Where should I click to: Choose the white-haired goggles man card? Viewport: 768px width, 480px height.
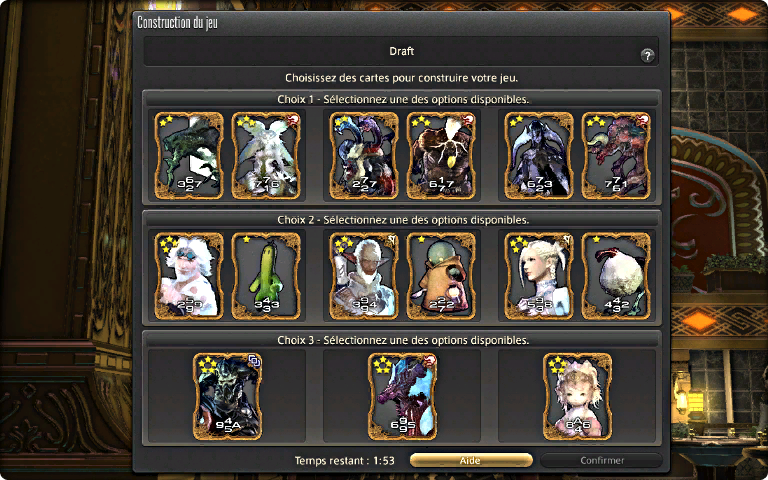pos(188,275)
